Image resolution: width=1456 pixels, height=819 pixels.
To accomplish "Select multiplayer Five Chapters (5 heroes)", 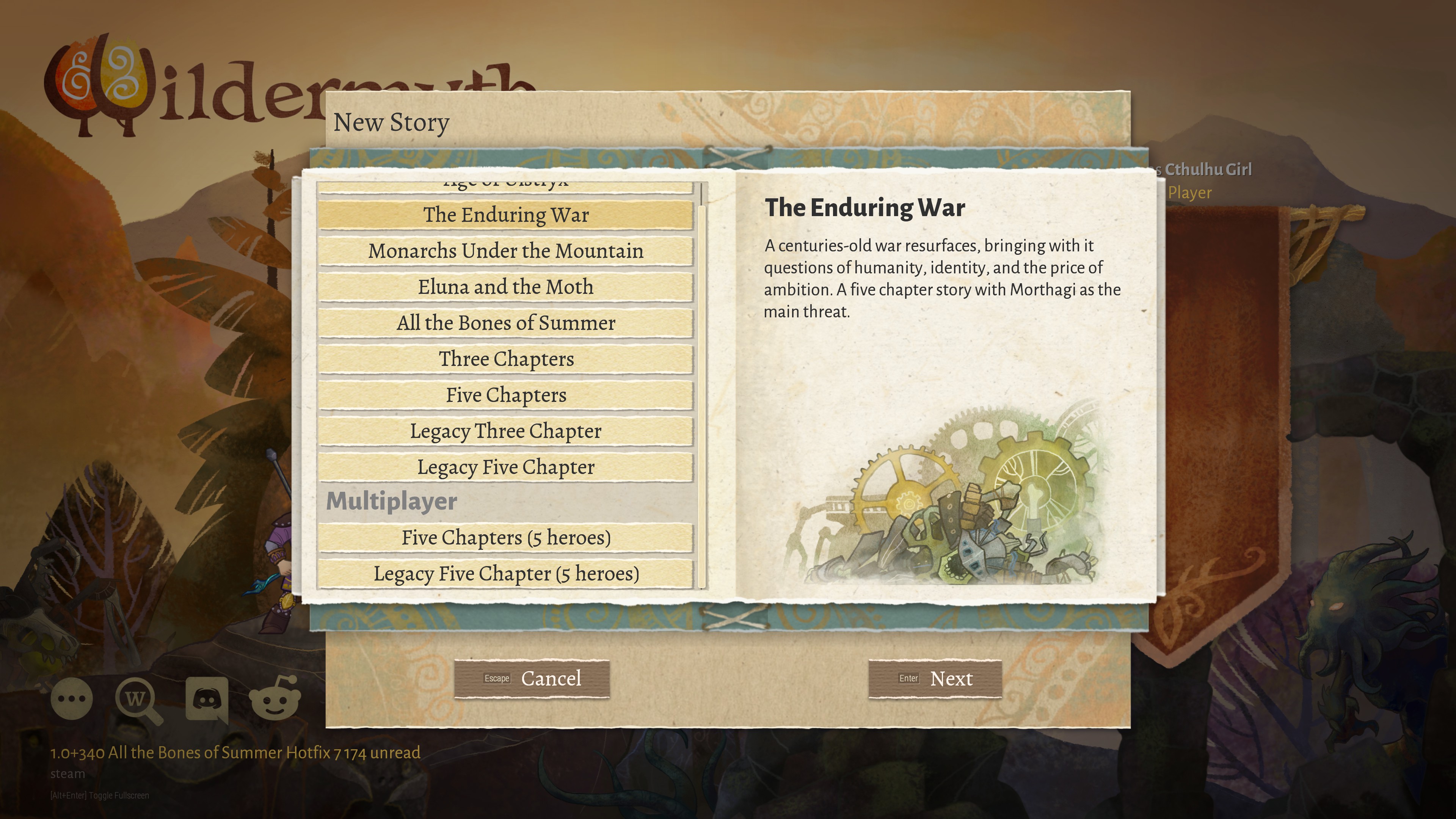I will [505, 538].
